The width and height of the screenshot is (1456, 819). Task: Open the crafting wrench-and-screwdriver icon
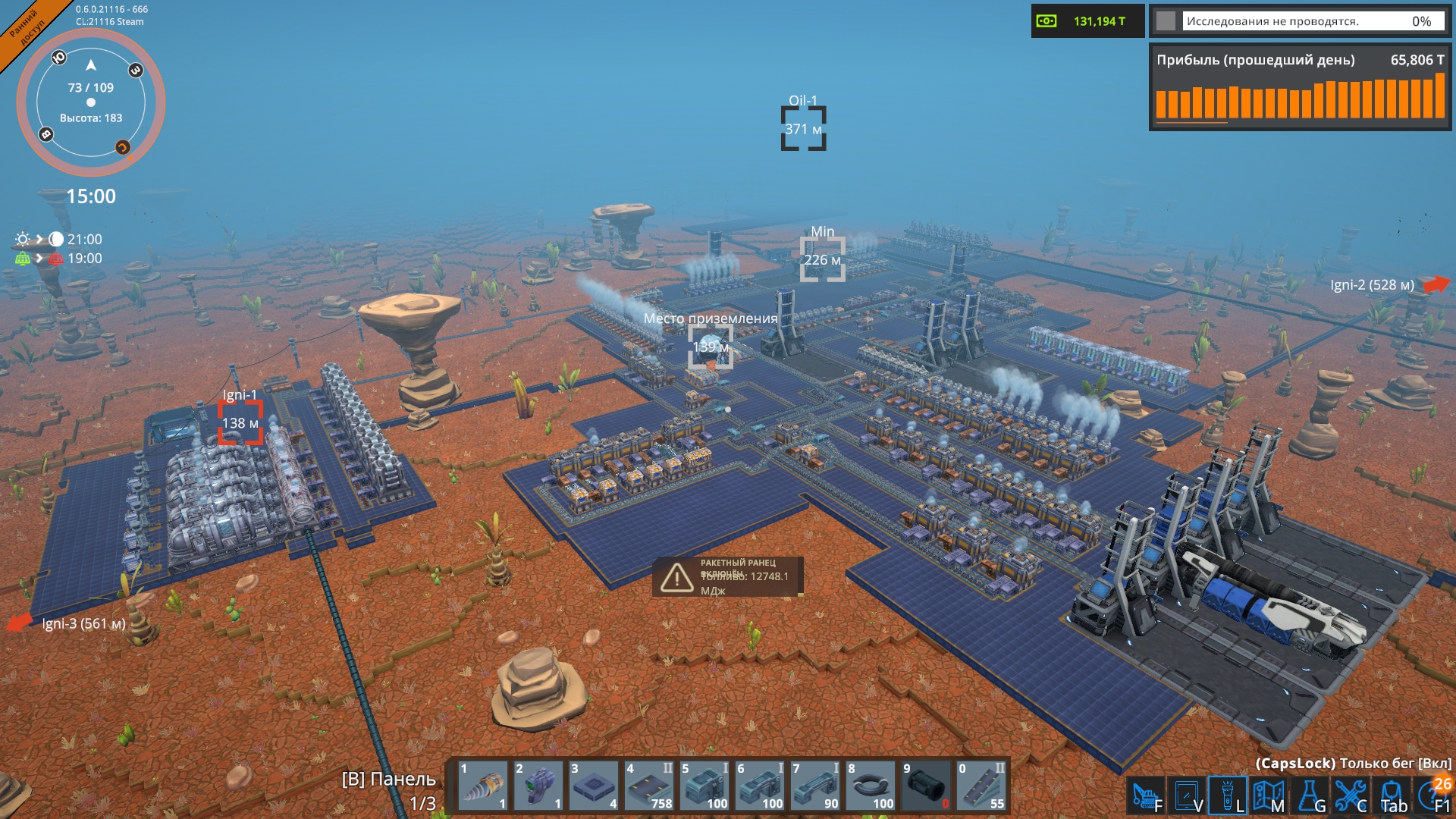[x=1351, y=796]
